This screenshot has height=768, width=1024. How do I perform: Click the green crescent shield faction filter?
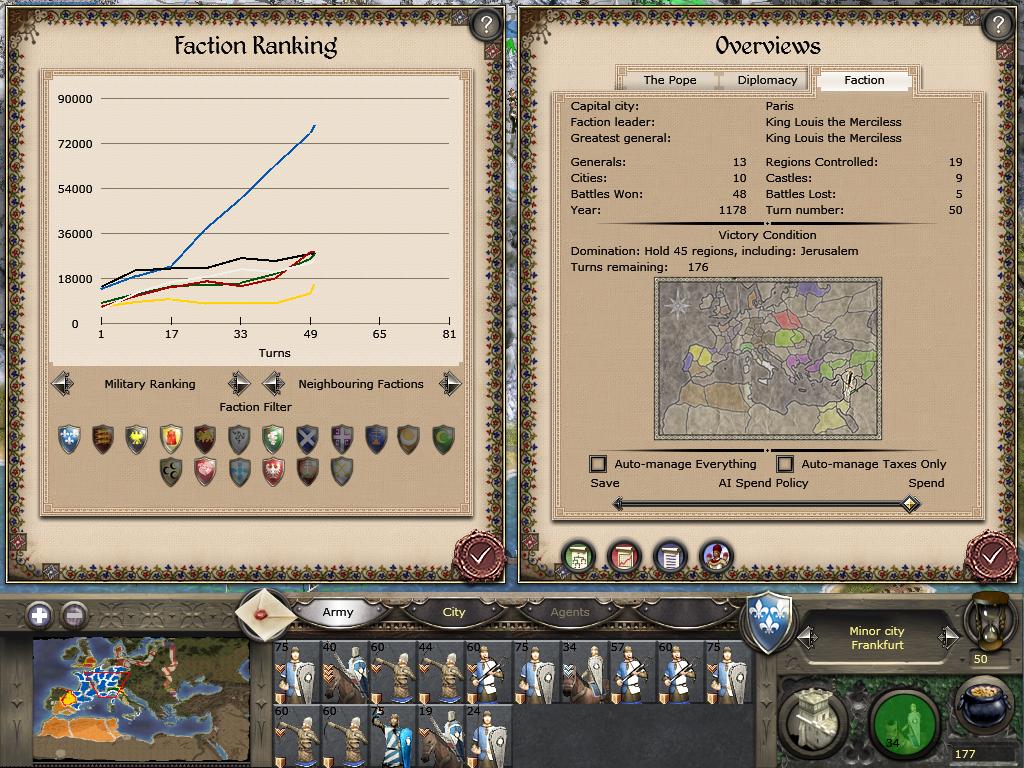[443, 439]
